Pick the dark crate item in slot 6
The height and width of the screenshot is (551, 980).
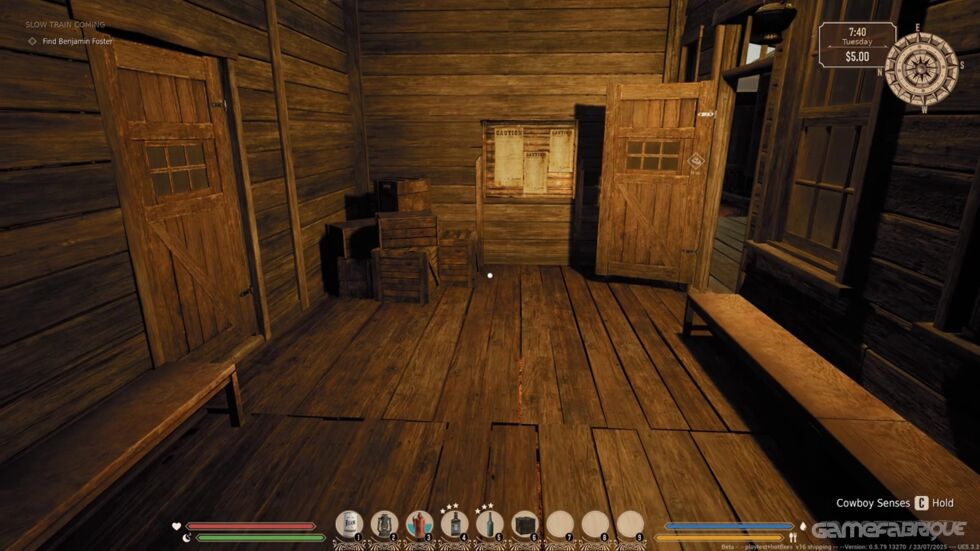525,524
